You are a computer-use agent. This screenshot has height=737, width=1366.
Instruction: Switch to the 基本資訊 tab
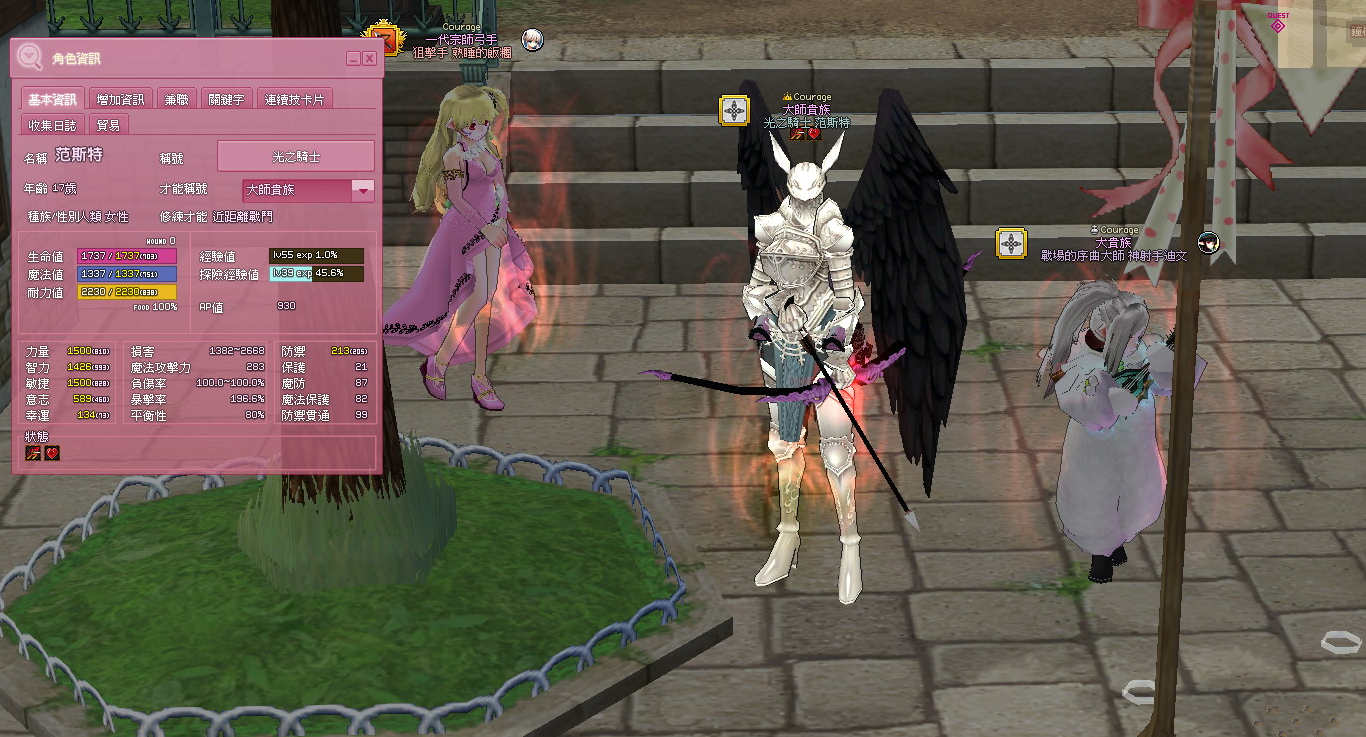(x=52, y=99)
